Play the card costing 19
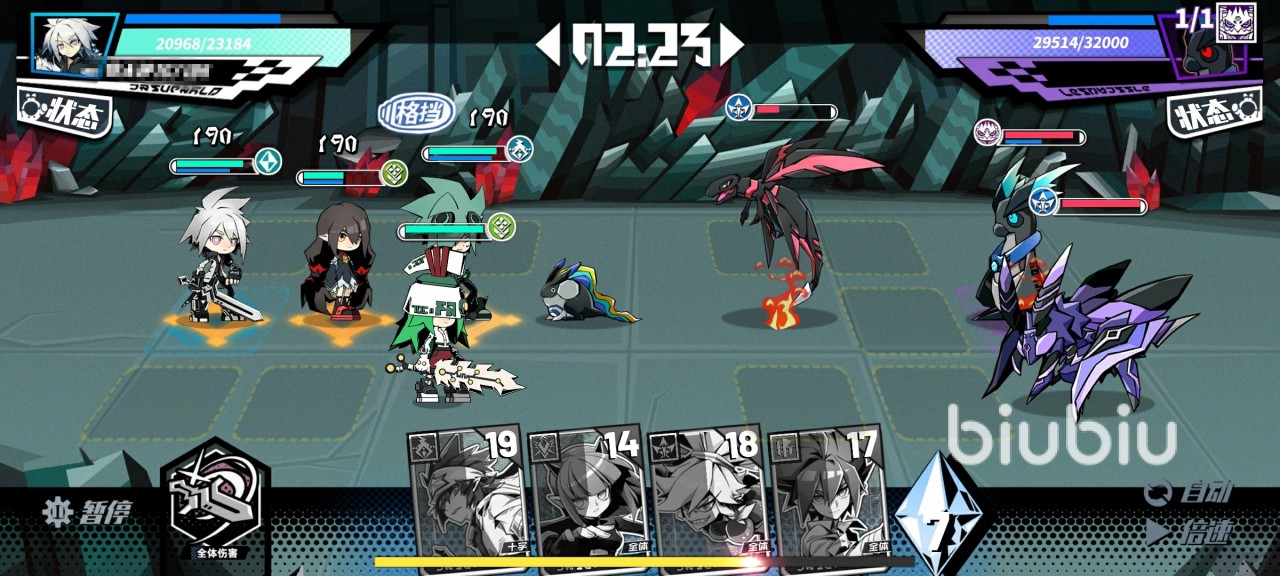This screenshot has width=1280, height=576. (466, 491)
